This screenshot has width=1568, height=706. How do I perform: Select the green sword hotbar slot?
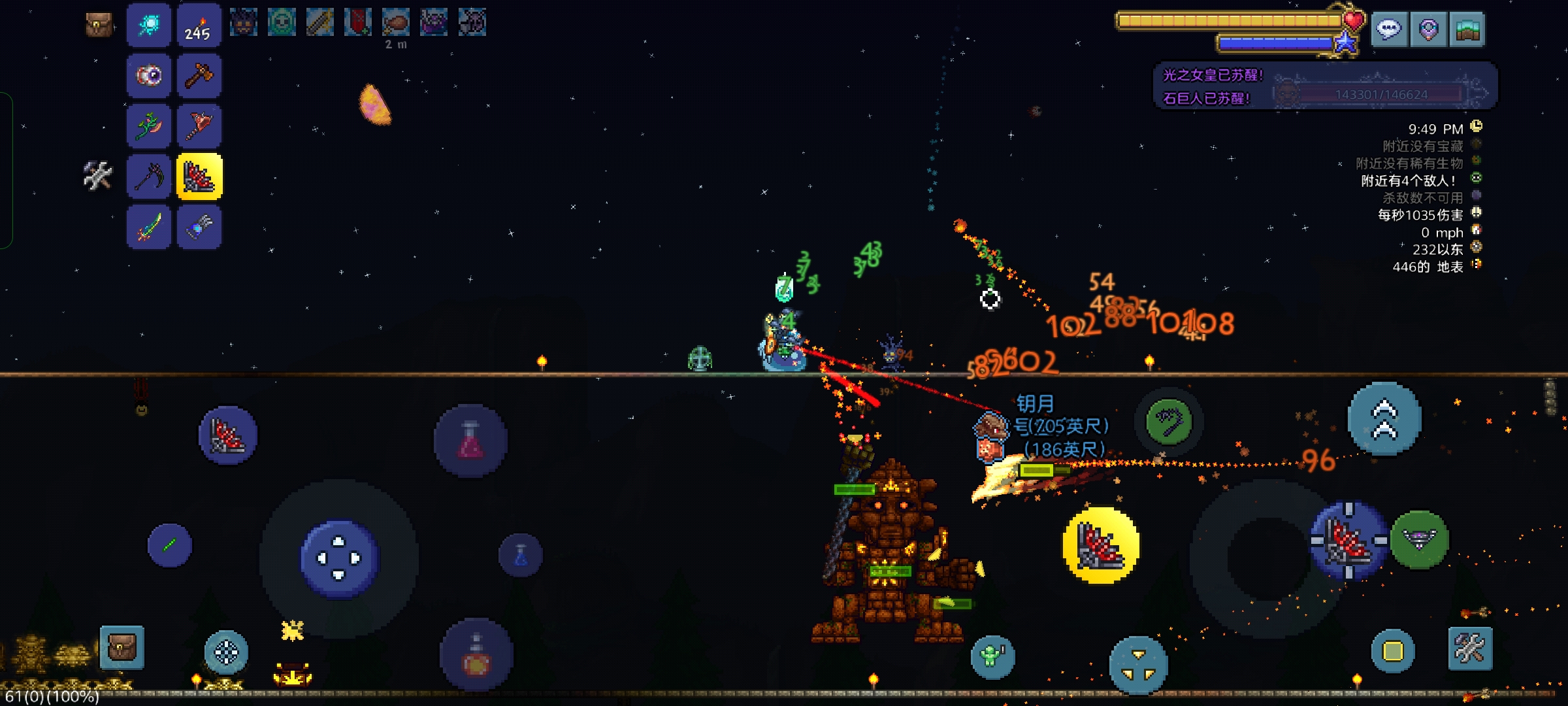point(149,227)
